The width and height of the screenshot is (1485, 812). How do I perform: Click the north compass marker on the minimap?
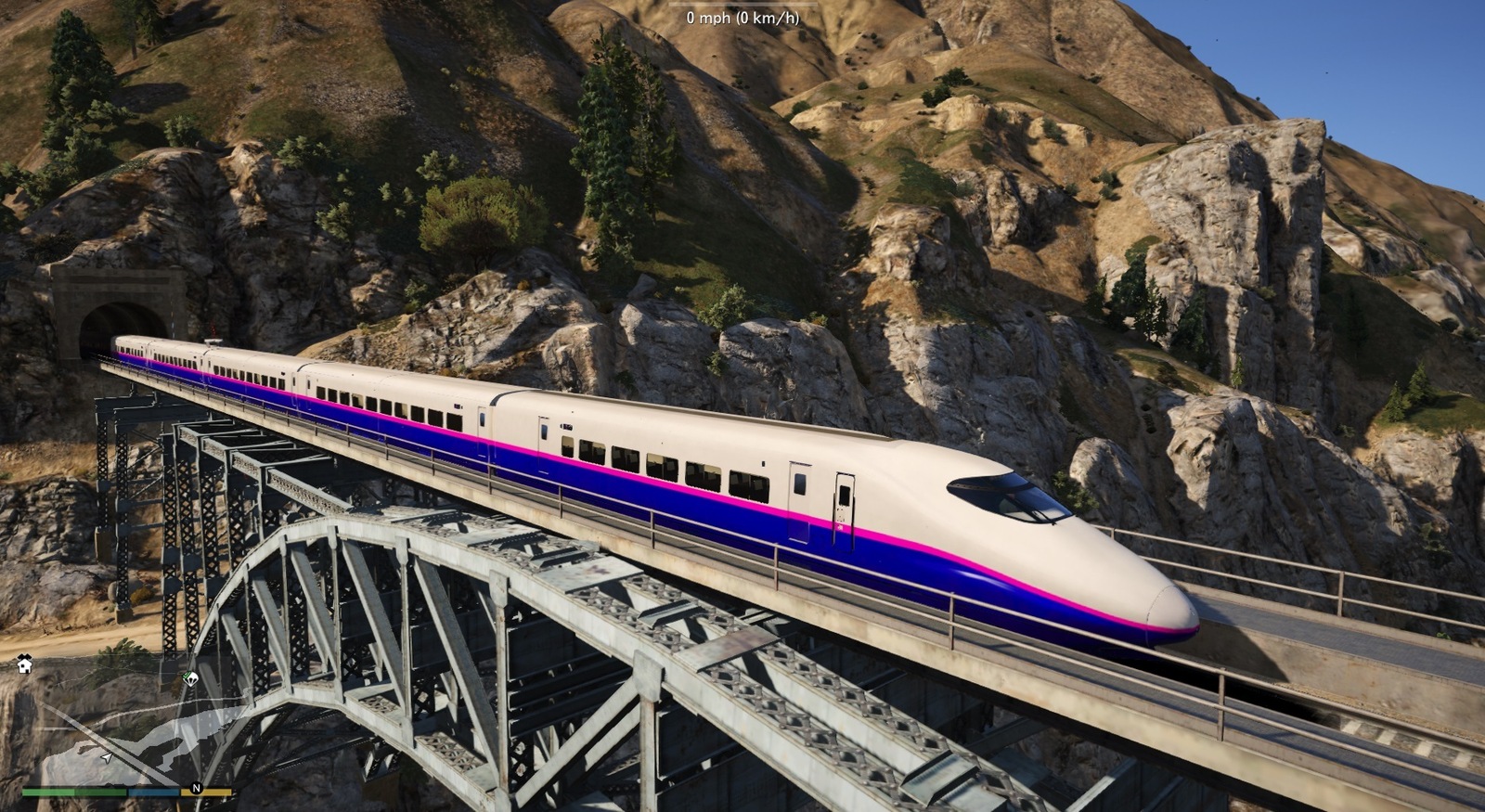point(196,789)
